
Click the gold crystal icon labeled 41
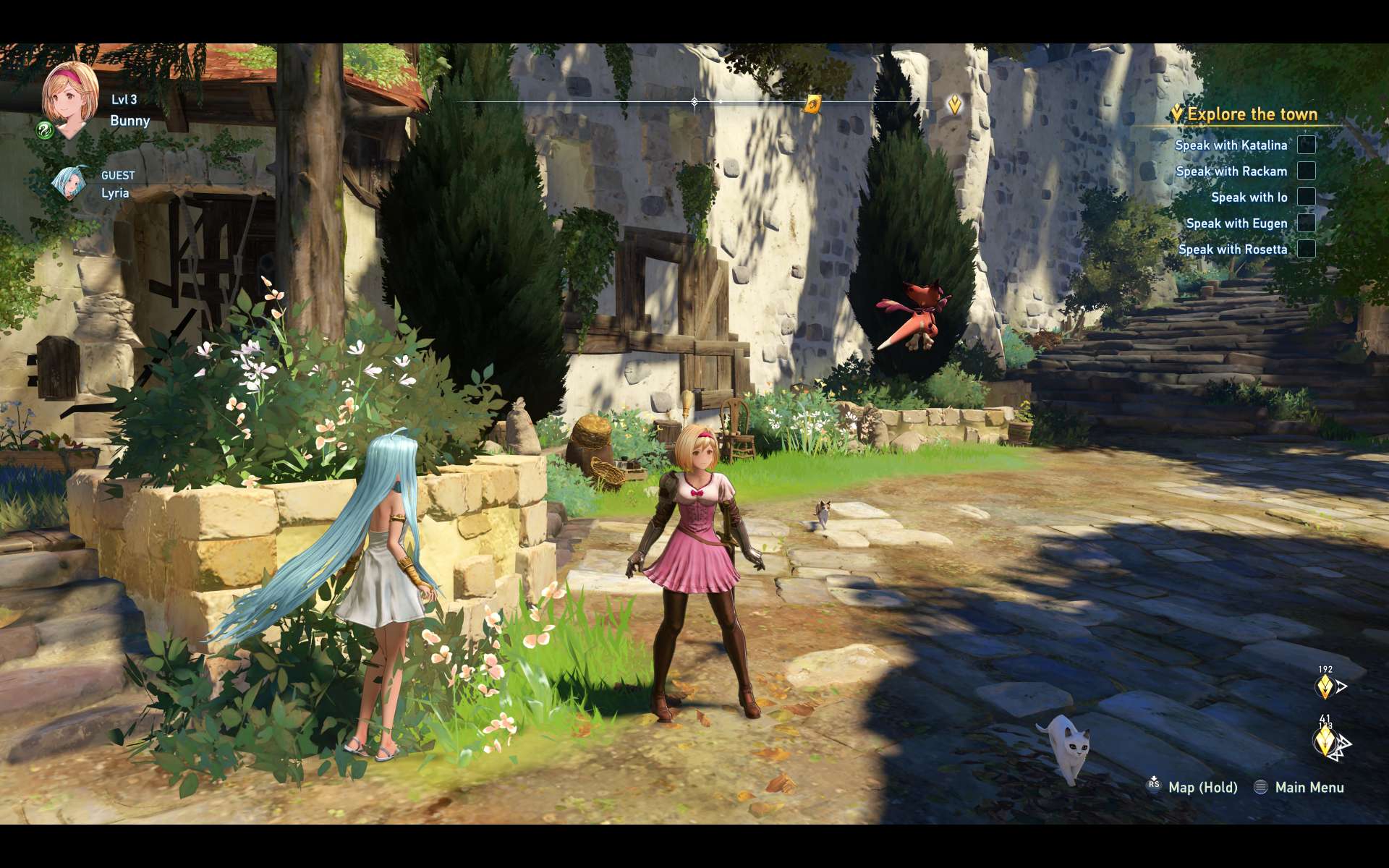tap(1325, 741)
